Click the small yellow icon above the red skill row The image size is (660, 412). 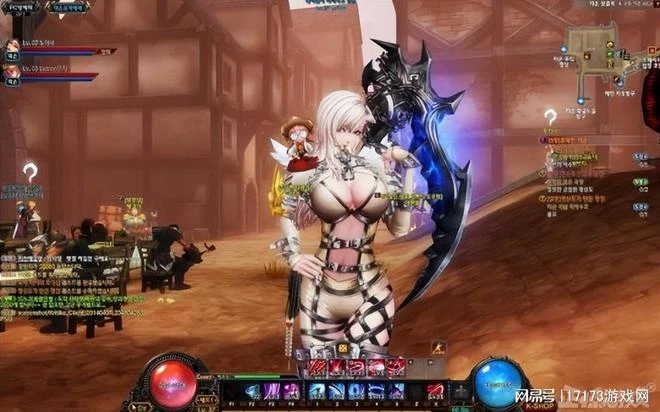point(343,348)
